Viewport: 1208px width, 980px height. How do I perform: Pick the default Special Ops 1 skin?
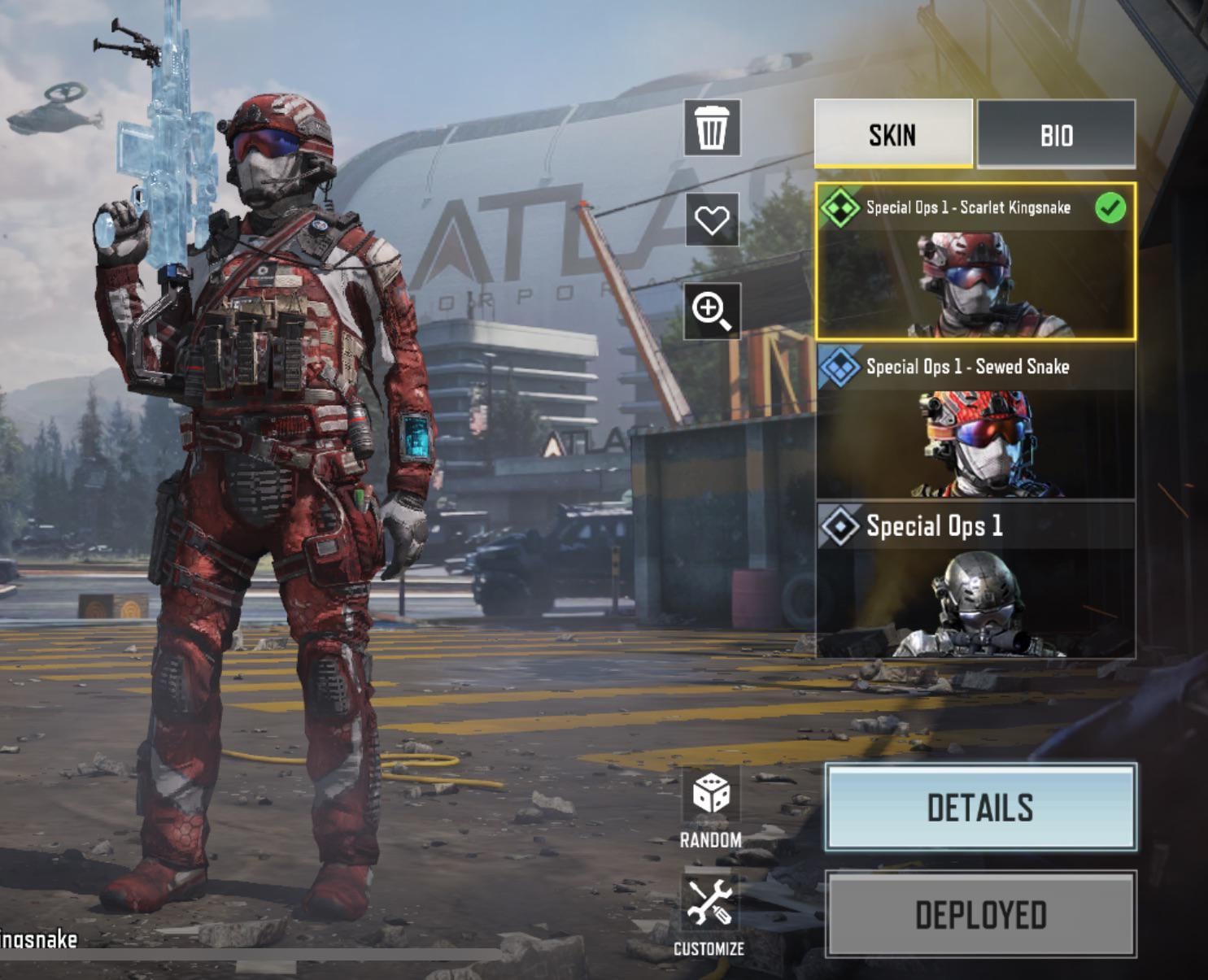[975, 580]
